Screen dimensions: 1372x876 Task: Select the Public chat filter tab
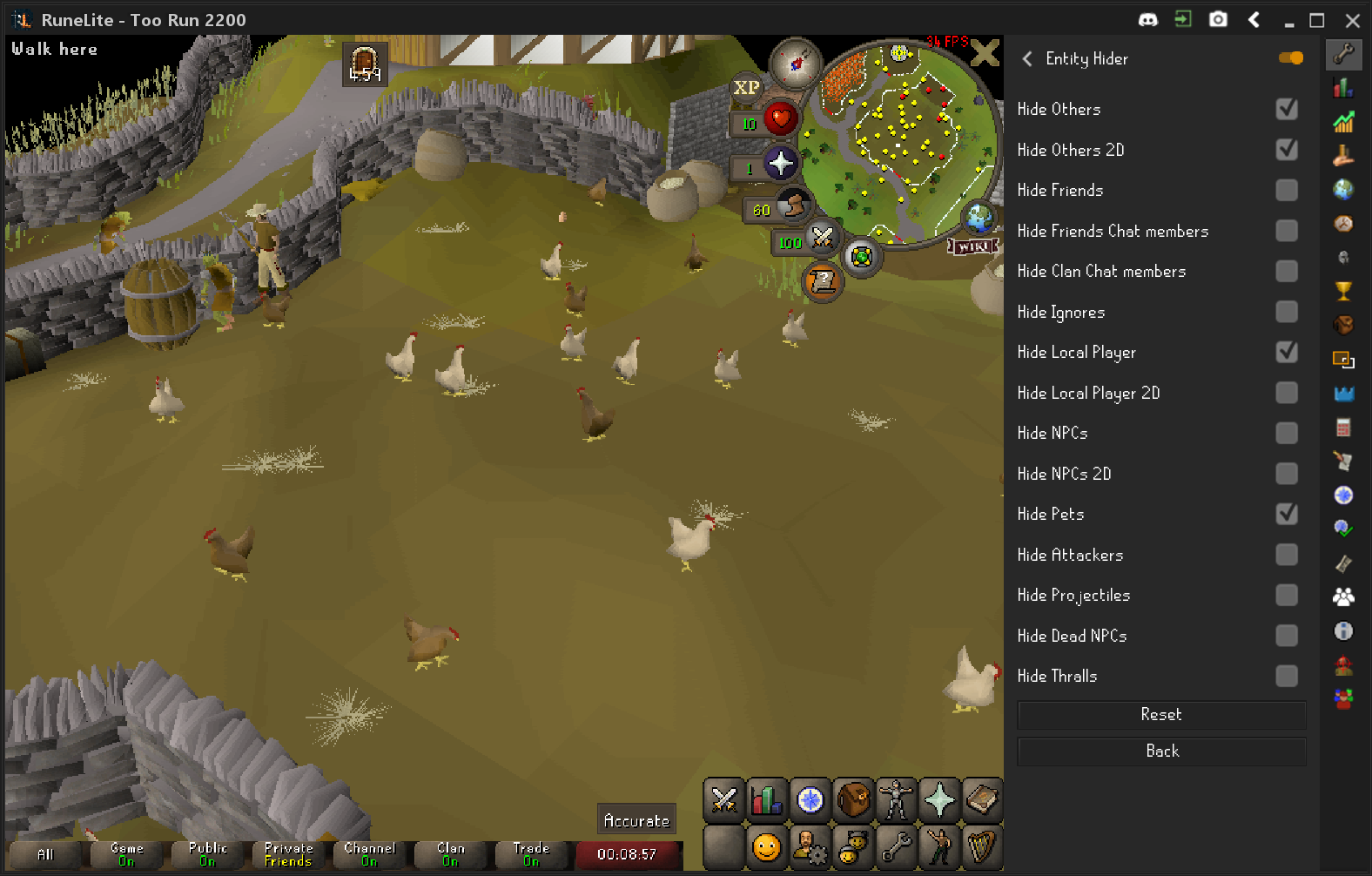pos(207,854)
